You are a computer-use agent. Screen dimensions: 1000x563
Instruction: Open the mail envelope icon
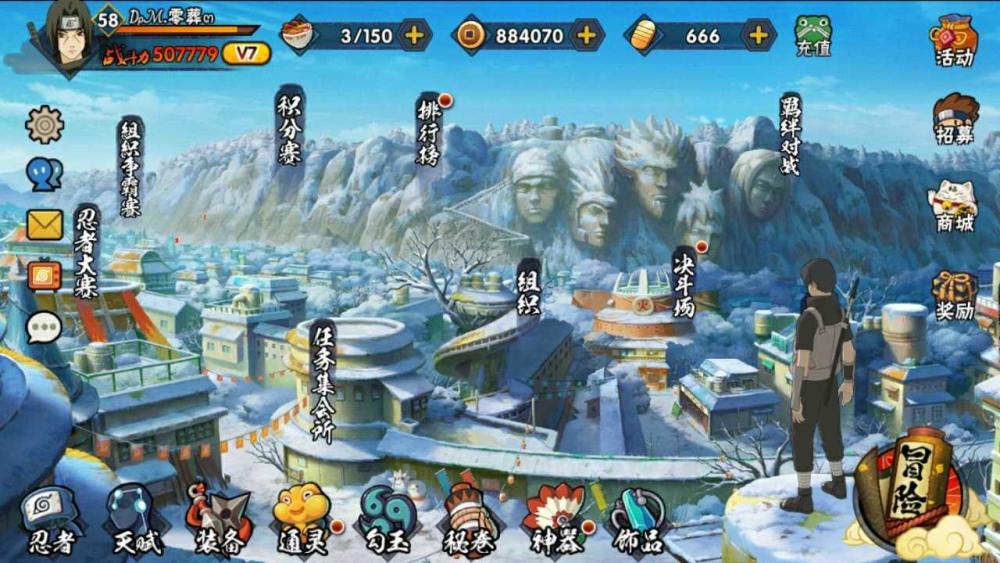(45, 225)
